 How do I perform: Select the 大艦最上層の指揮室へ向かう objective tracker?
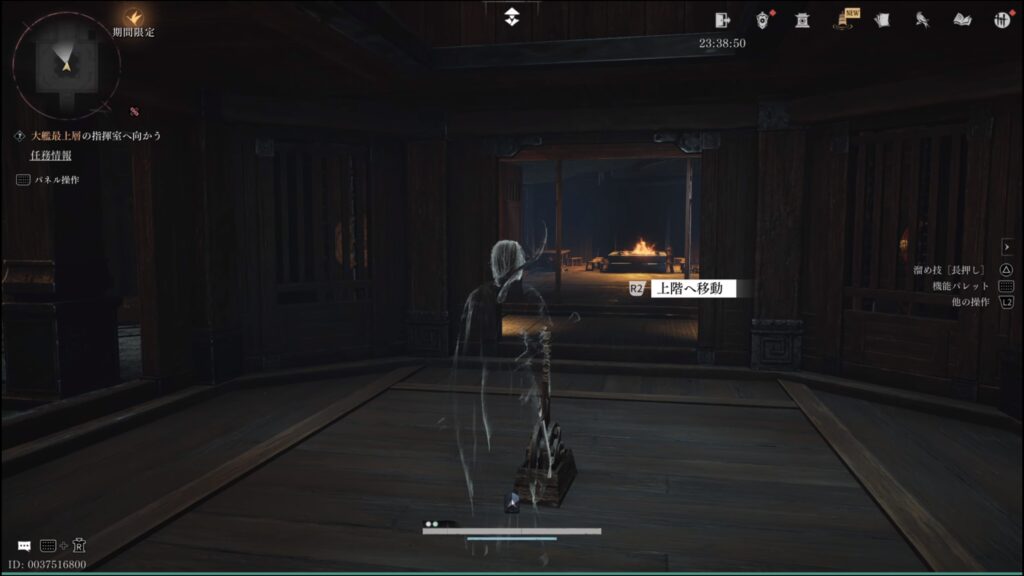coord(94,135)
